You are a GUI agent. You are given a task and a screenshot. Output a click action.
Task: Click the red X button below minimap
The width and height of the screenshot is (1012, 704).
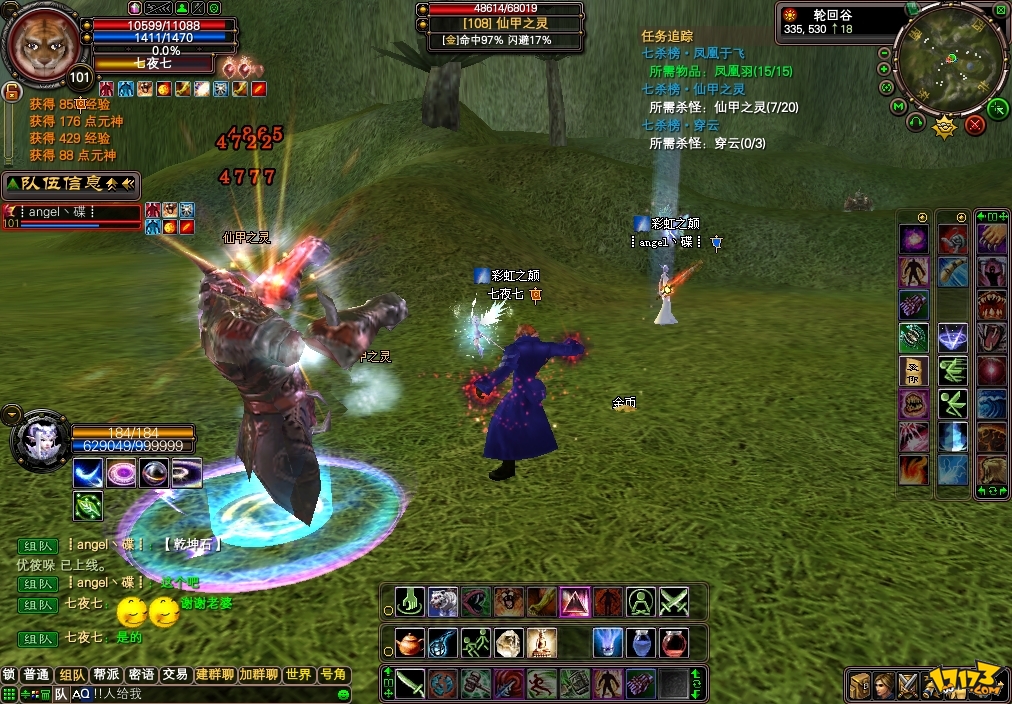pos(976,125)
